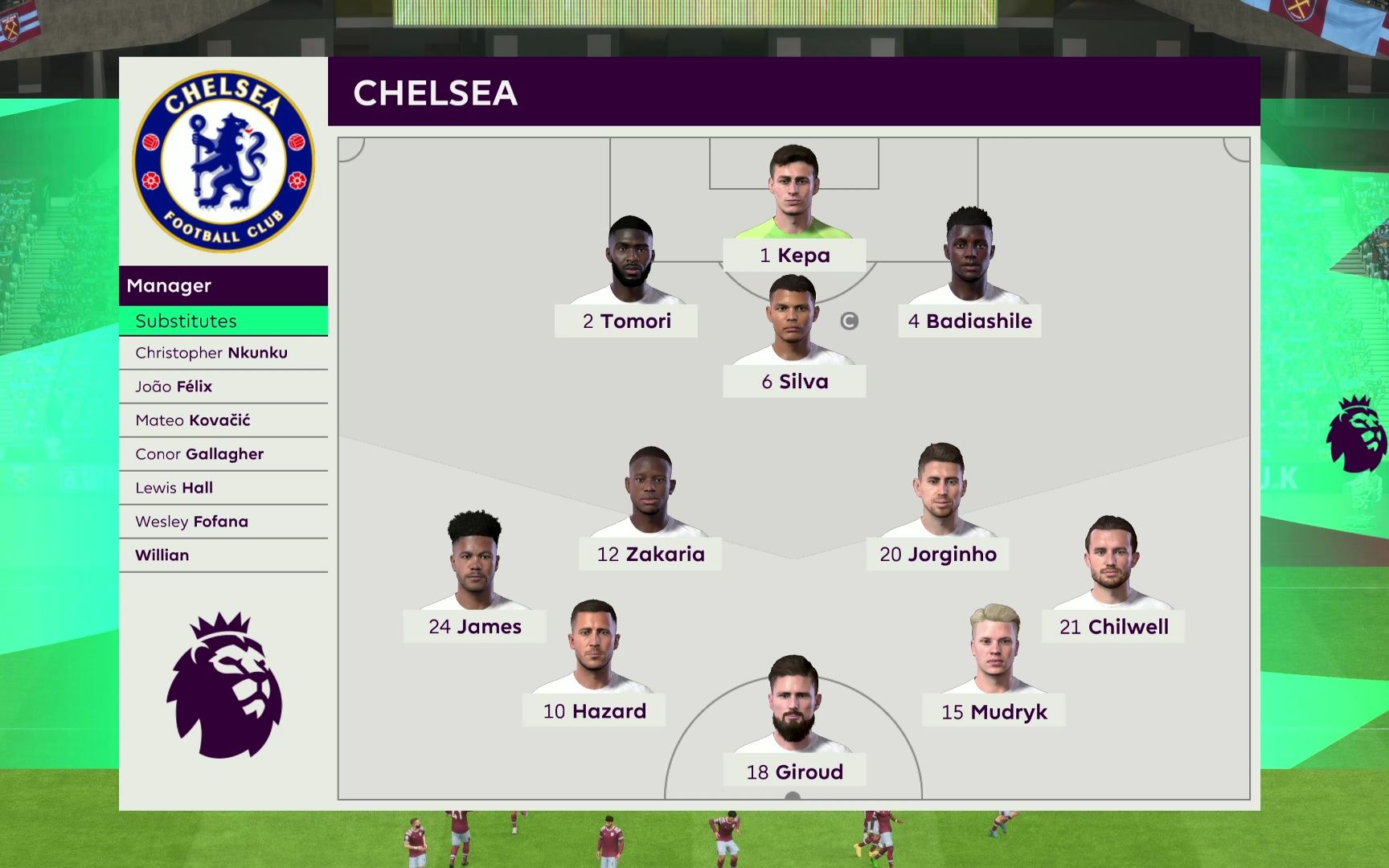Select Jorginho in midfield
The image size is (1389, 868).
coord(938,554)
